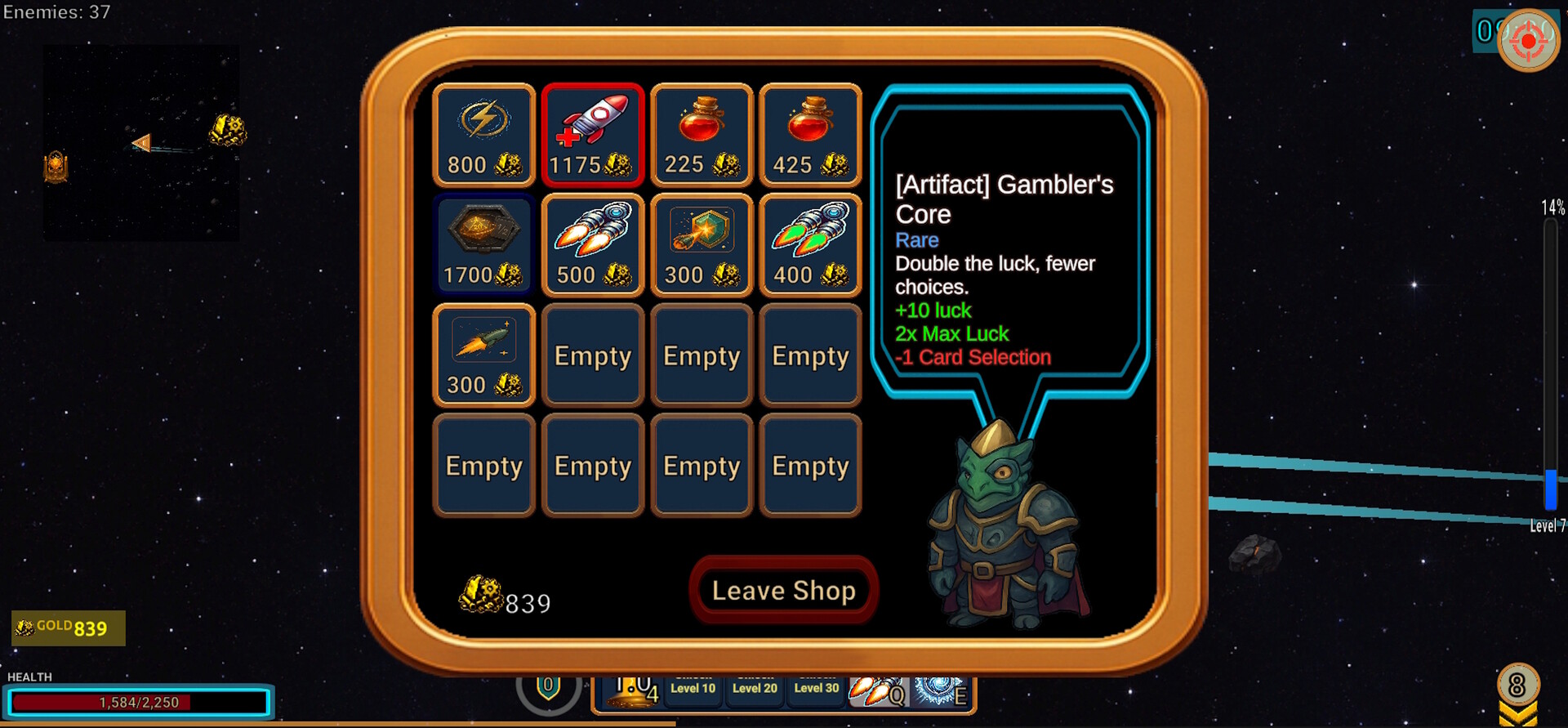The image size is (1568, 728).
Task: Select the large red potion costing 425
Action: [809, 135]
